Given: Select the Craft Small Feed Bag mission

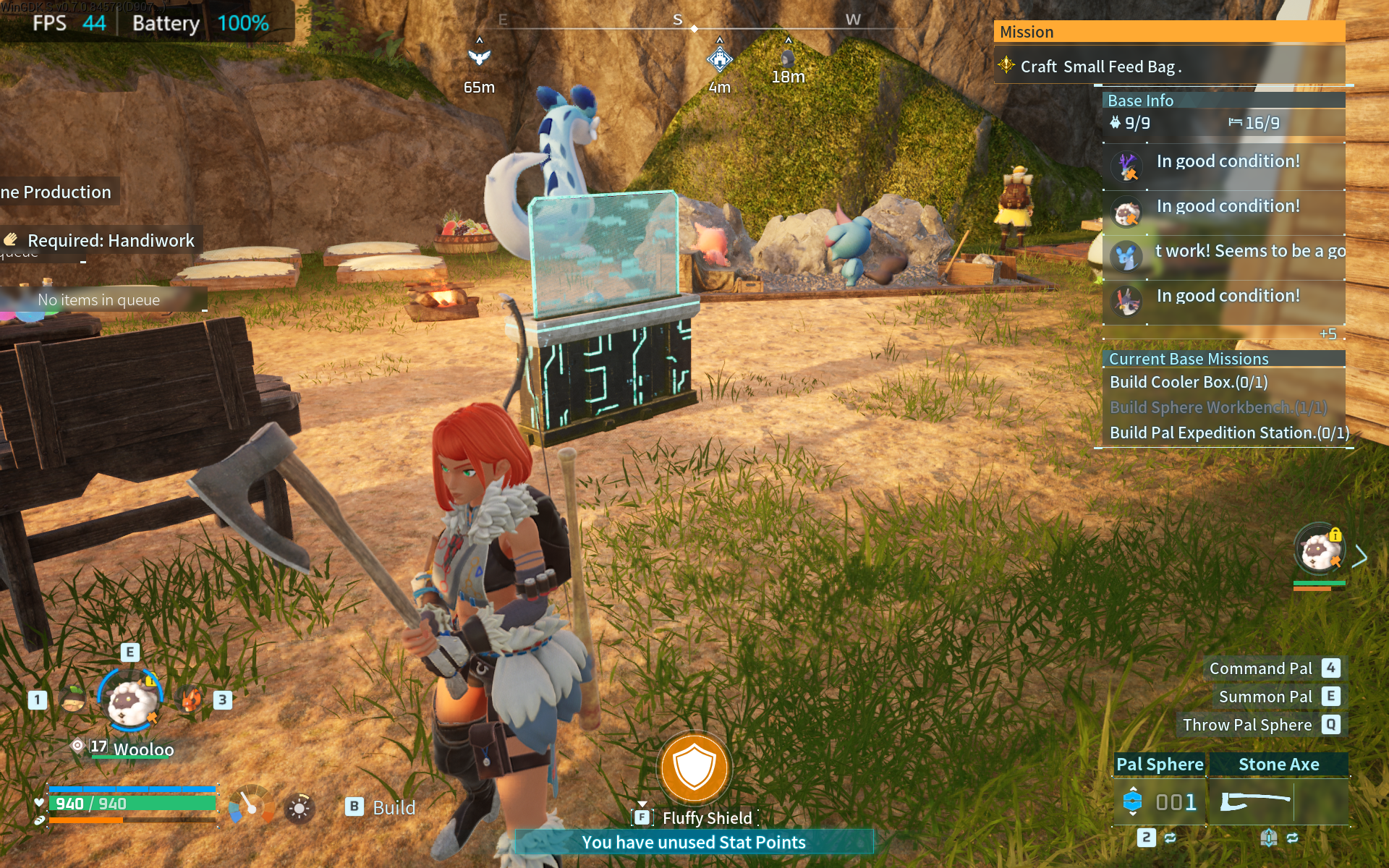Looking at the screenshot, I should 1100,67.
